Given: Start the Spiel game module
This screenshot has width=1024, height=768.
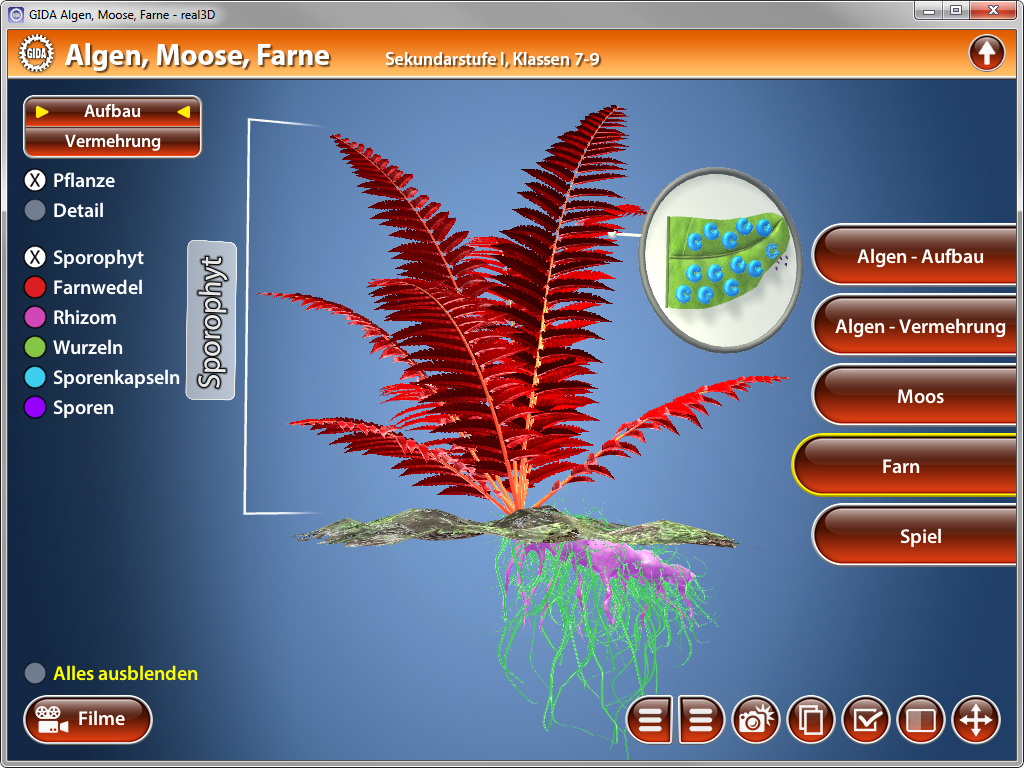Looking at the screenshot, I should (x=919, y=537).
